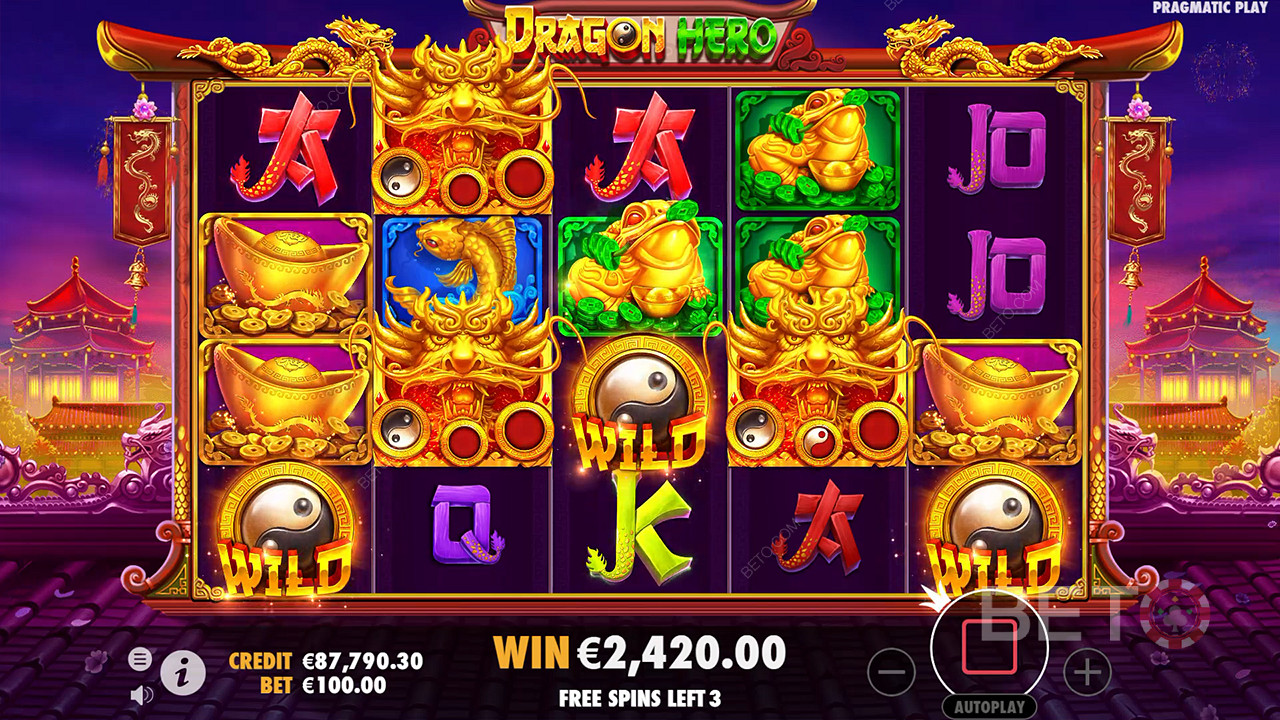1280x720 pixels.
Task: Open the Autoplay settings
Action: pyautogui.click(x=989, y=707)
